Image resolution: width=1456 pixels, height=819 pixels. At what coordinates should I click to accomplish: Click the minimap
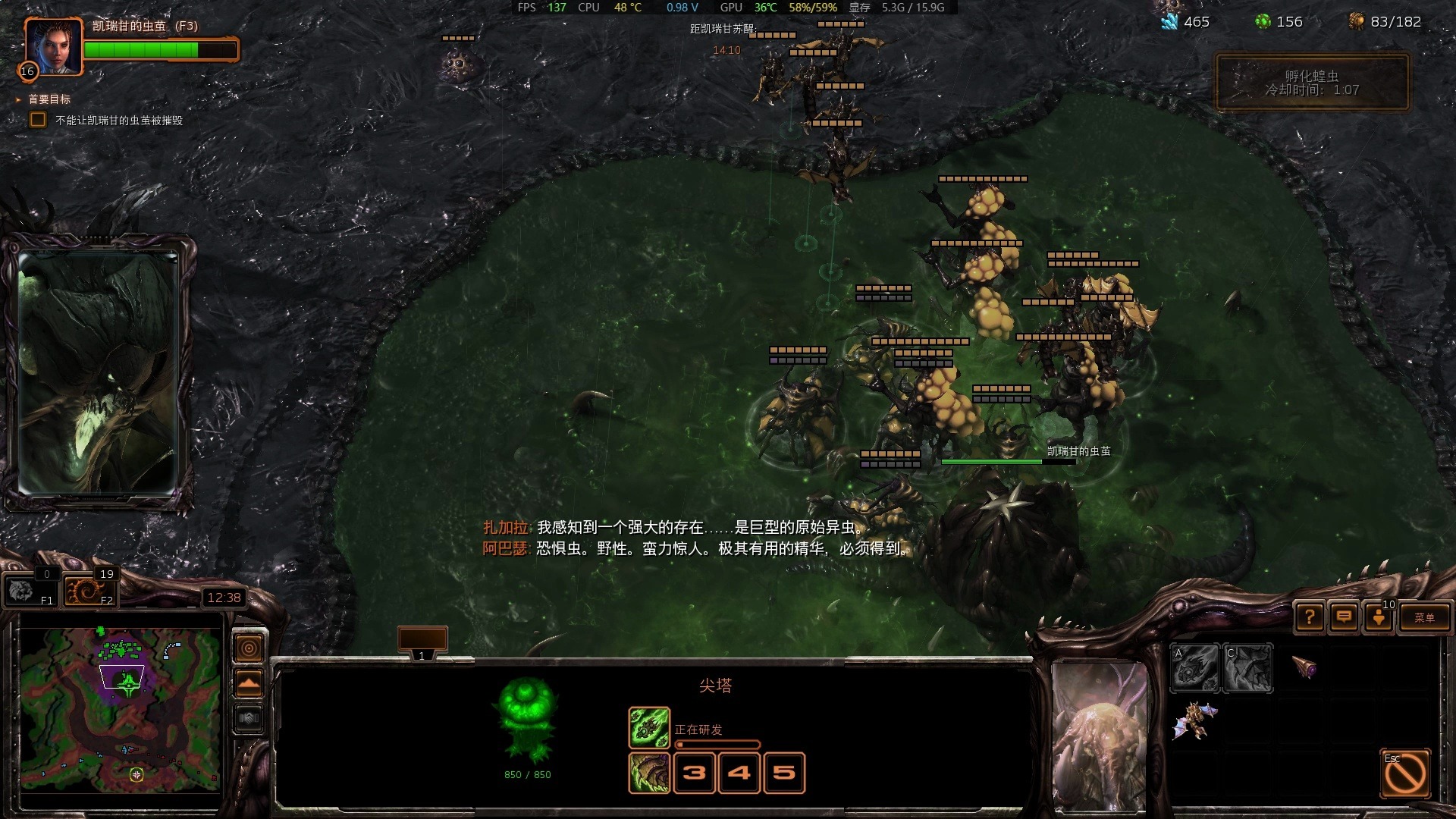(x=121, y=709)
